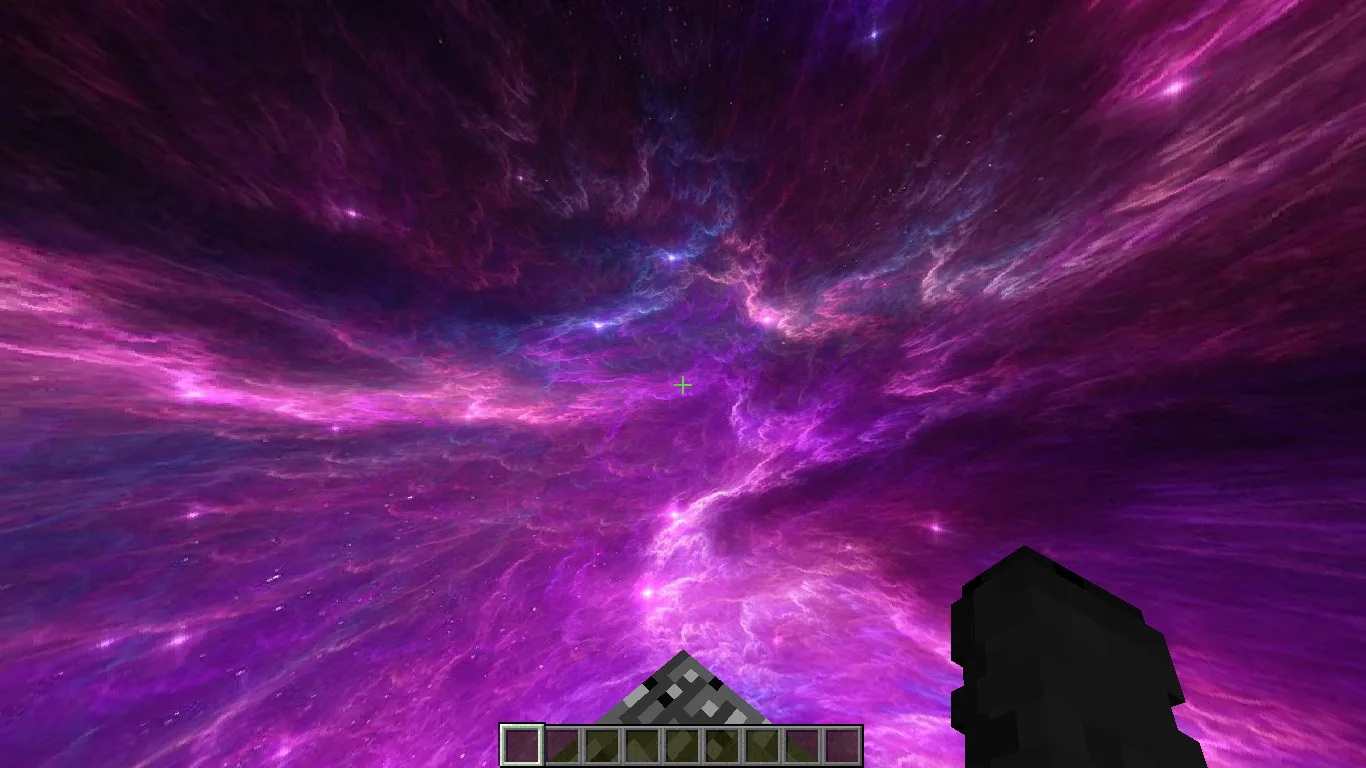Screen dimensions: 1366x768
Task: Select the fourth hotbar slot
Action: point(641,743)
